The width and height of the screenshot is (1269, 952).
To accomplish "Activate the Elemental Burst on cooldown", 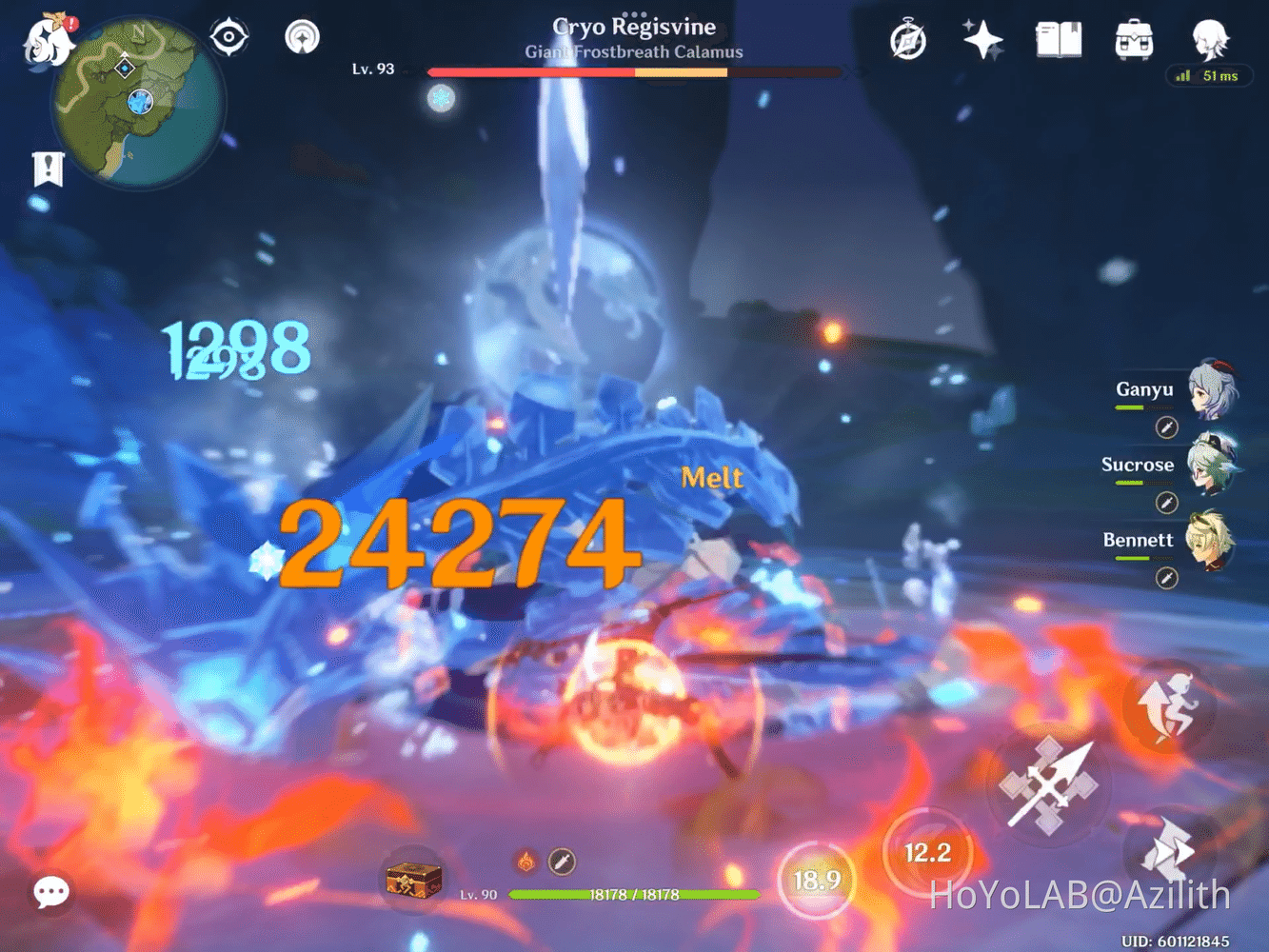I will coord(818,878).
